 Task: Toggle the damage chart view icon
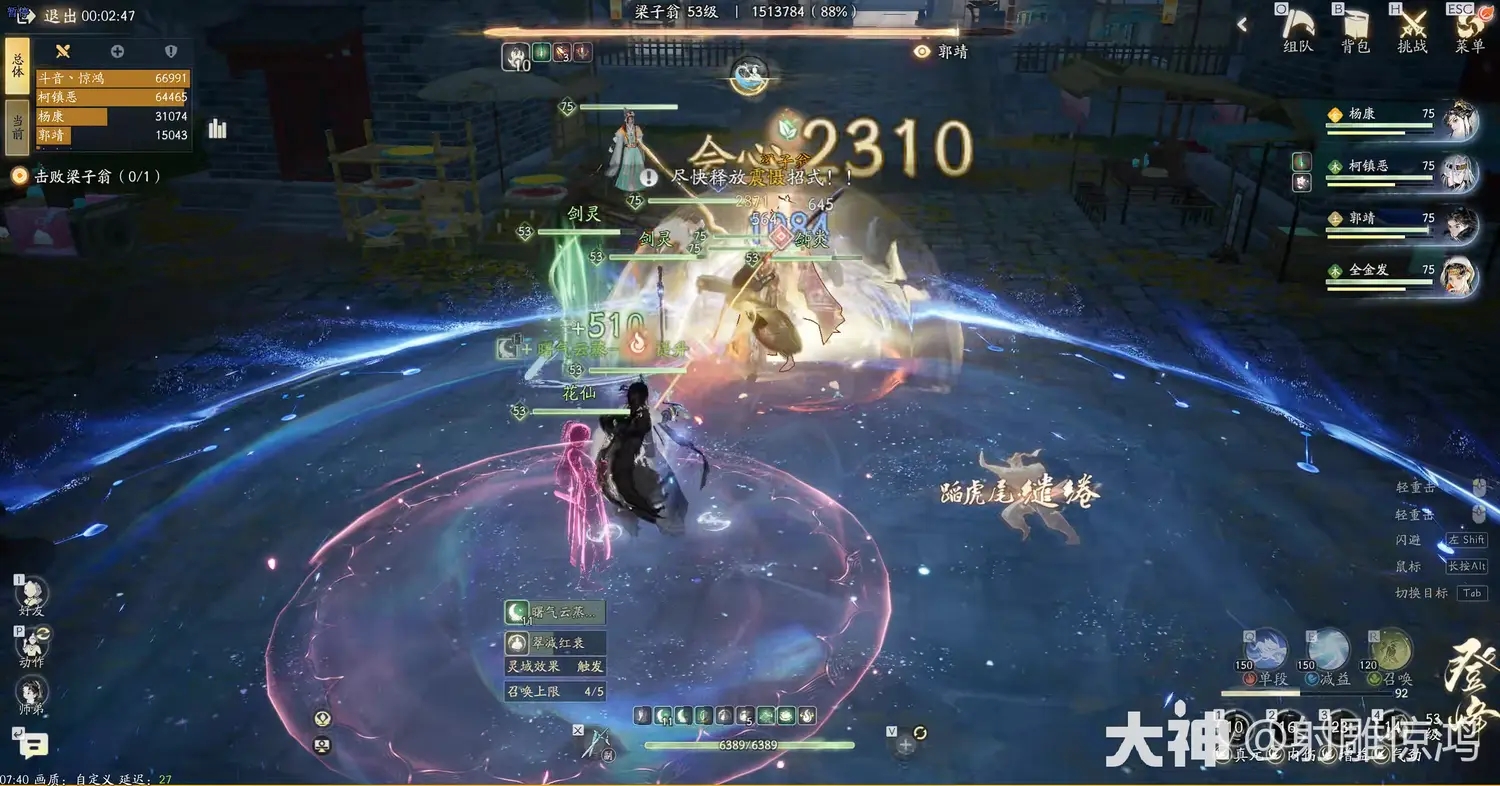coord(218,130)
